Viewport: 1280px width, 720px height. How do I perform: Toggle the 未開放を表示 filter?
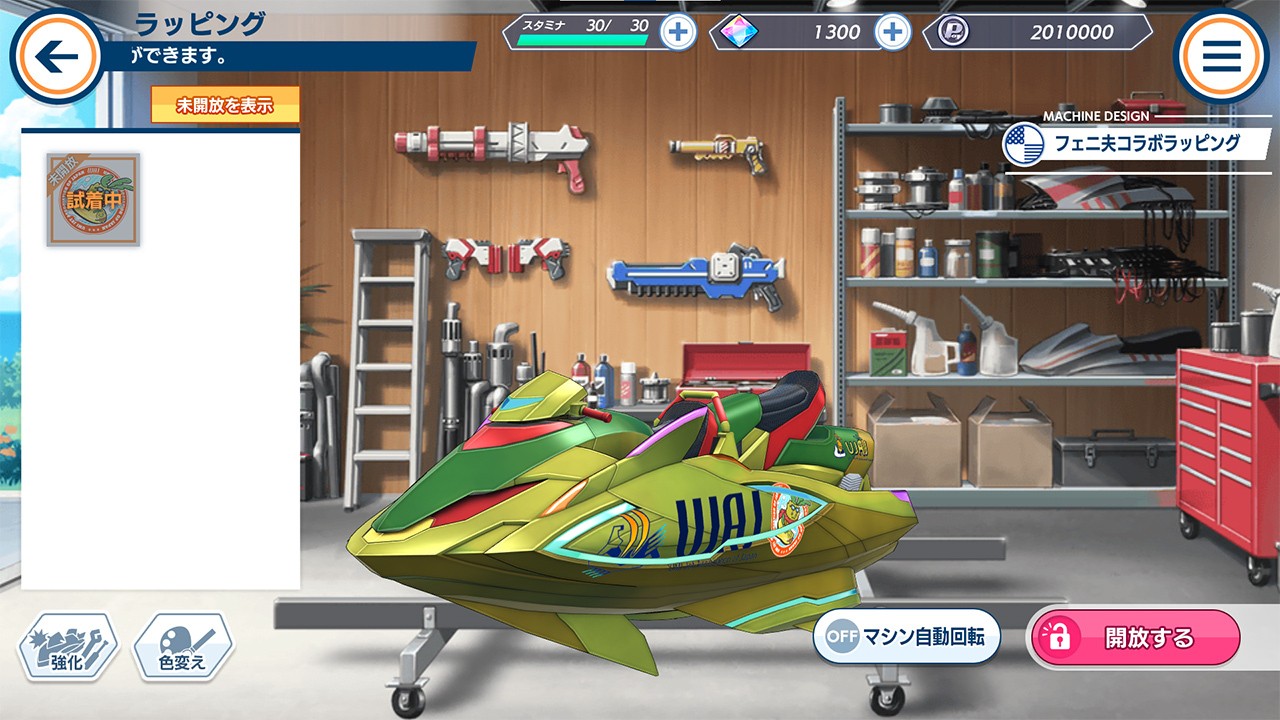225,105
